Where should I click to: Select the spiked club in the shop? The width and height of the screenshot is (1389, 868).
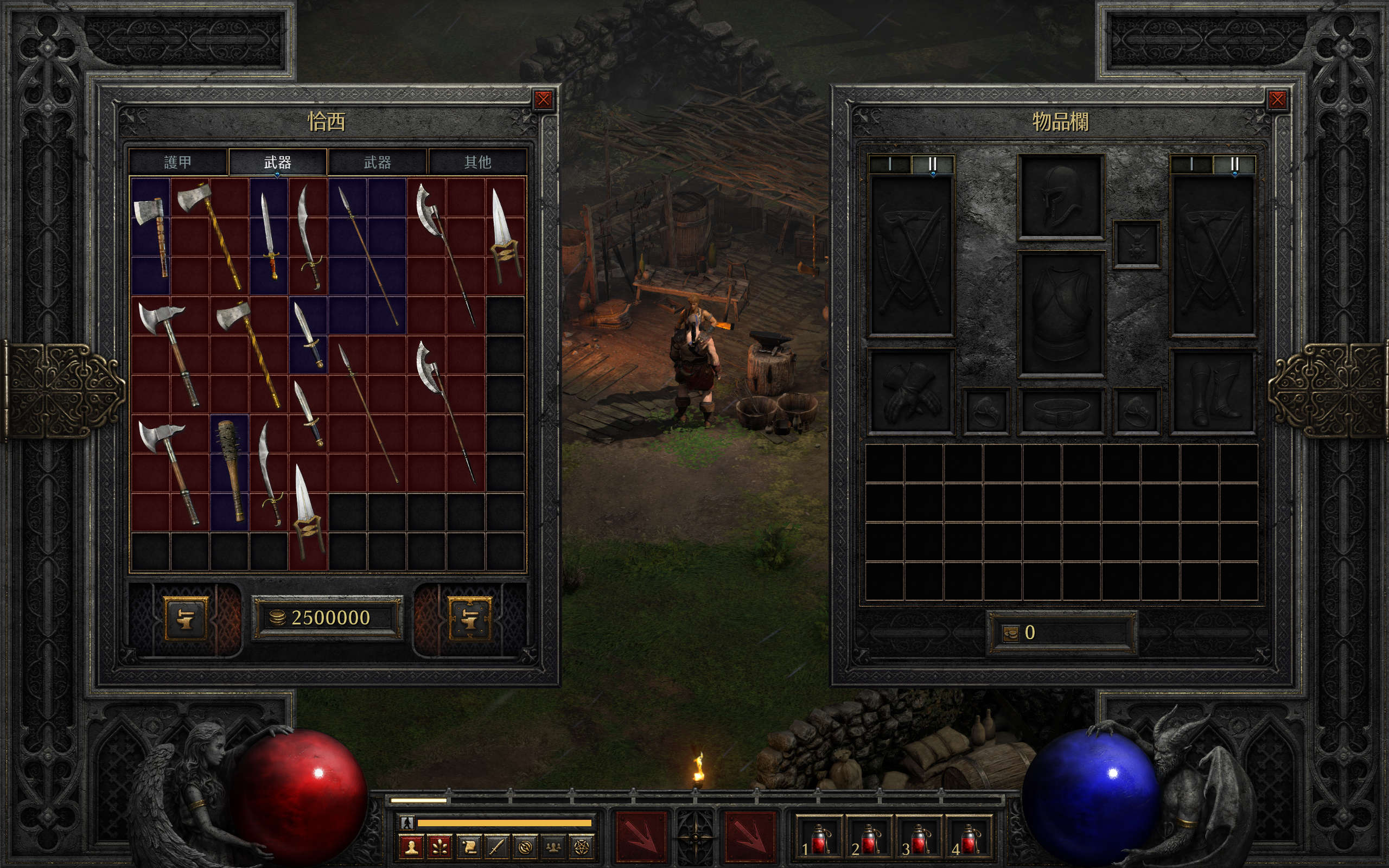point(230,470)
